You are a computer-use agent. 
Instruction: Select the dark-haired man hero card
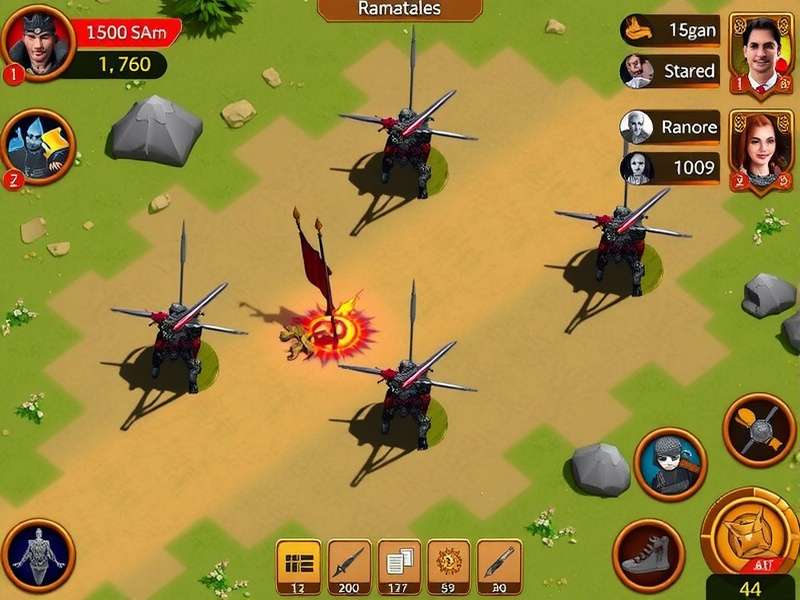click(760, 54)
